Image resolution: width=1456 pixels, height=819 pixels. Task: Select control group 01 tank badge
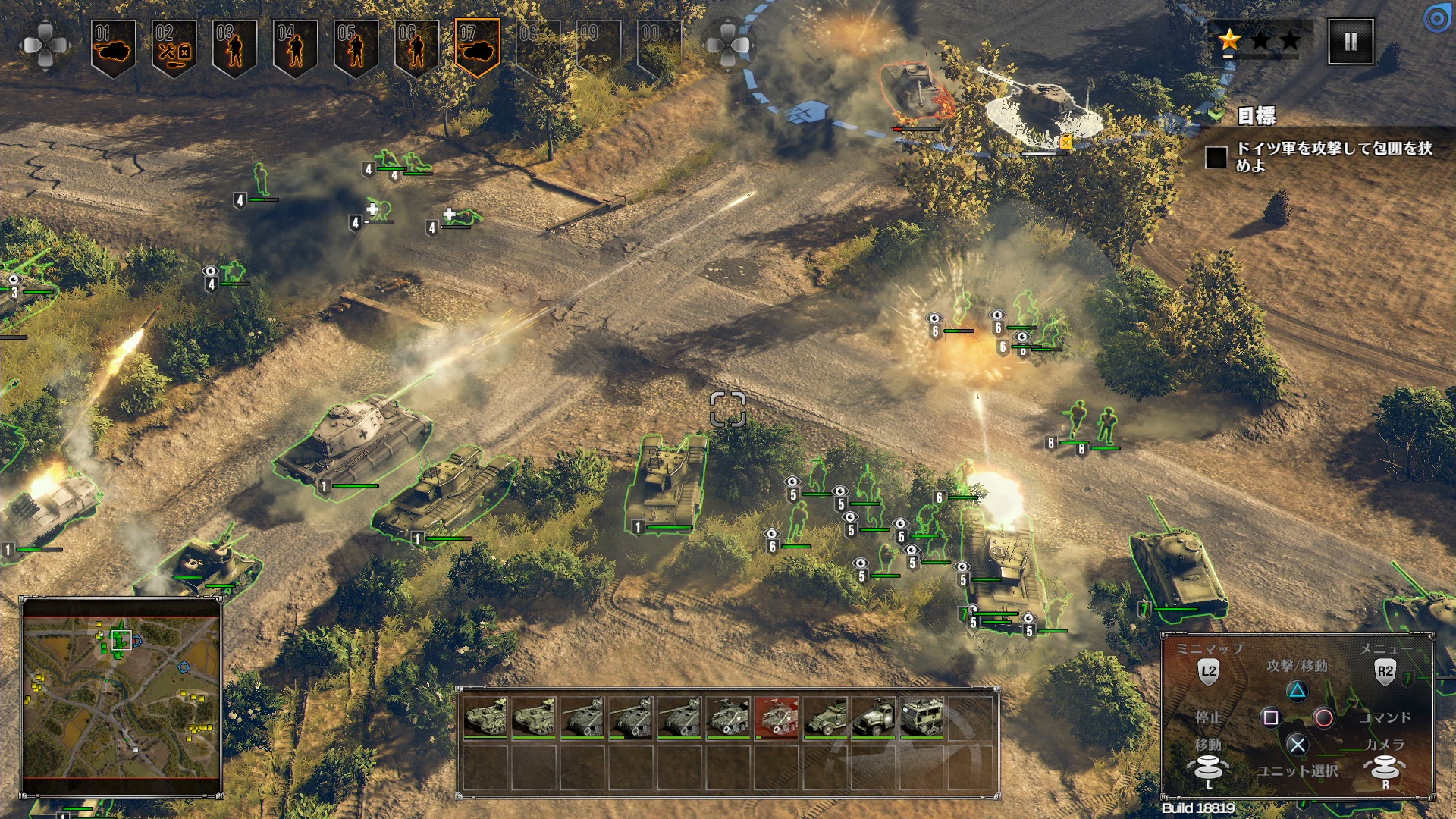coord(113,48)
